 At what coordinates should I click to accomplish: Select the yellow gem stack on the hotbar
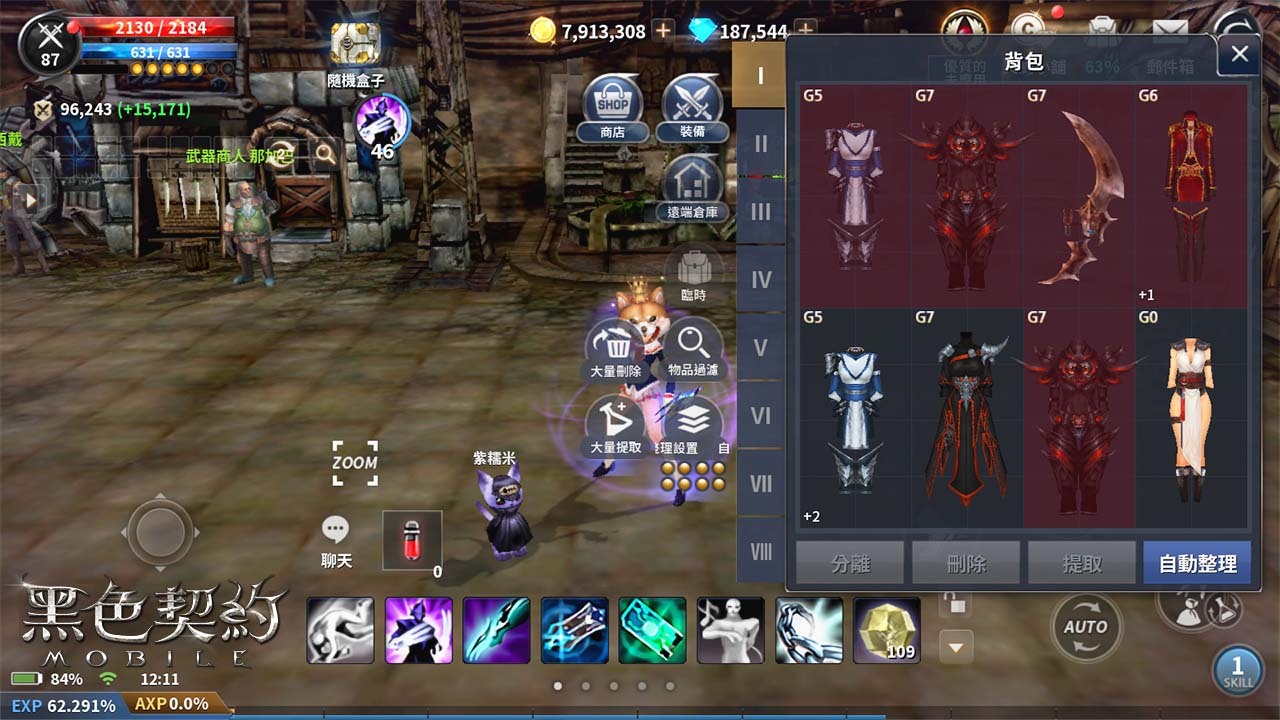(x=886, y=630)
